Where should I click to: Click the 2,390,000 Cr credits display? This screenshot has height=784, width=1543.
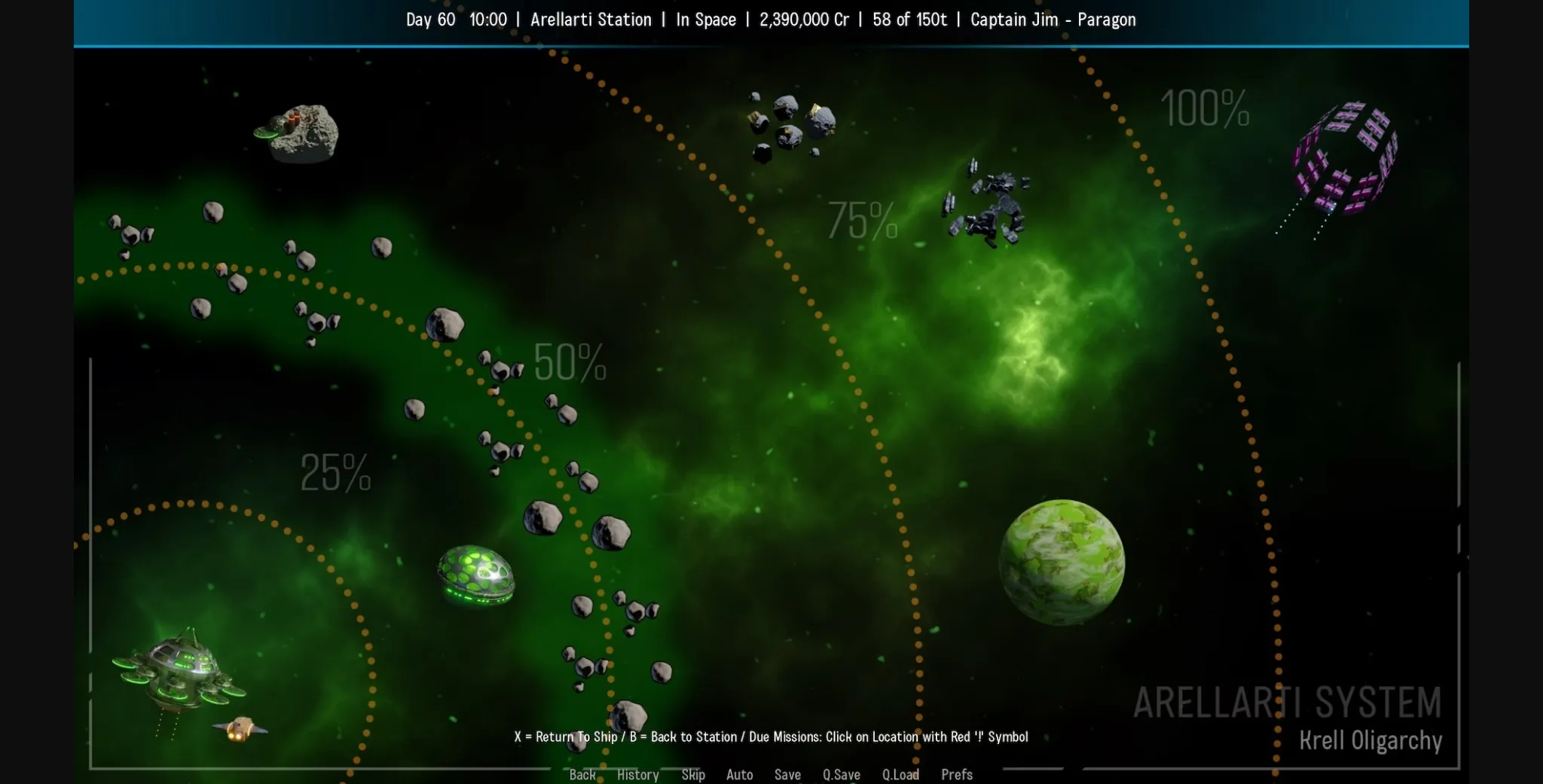[803, 20]
